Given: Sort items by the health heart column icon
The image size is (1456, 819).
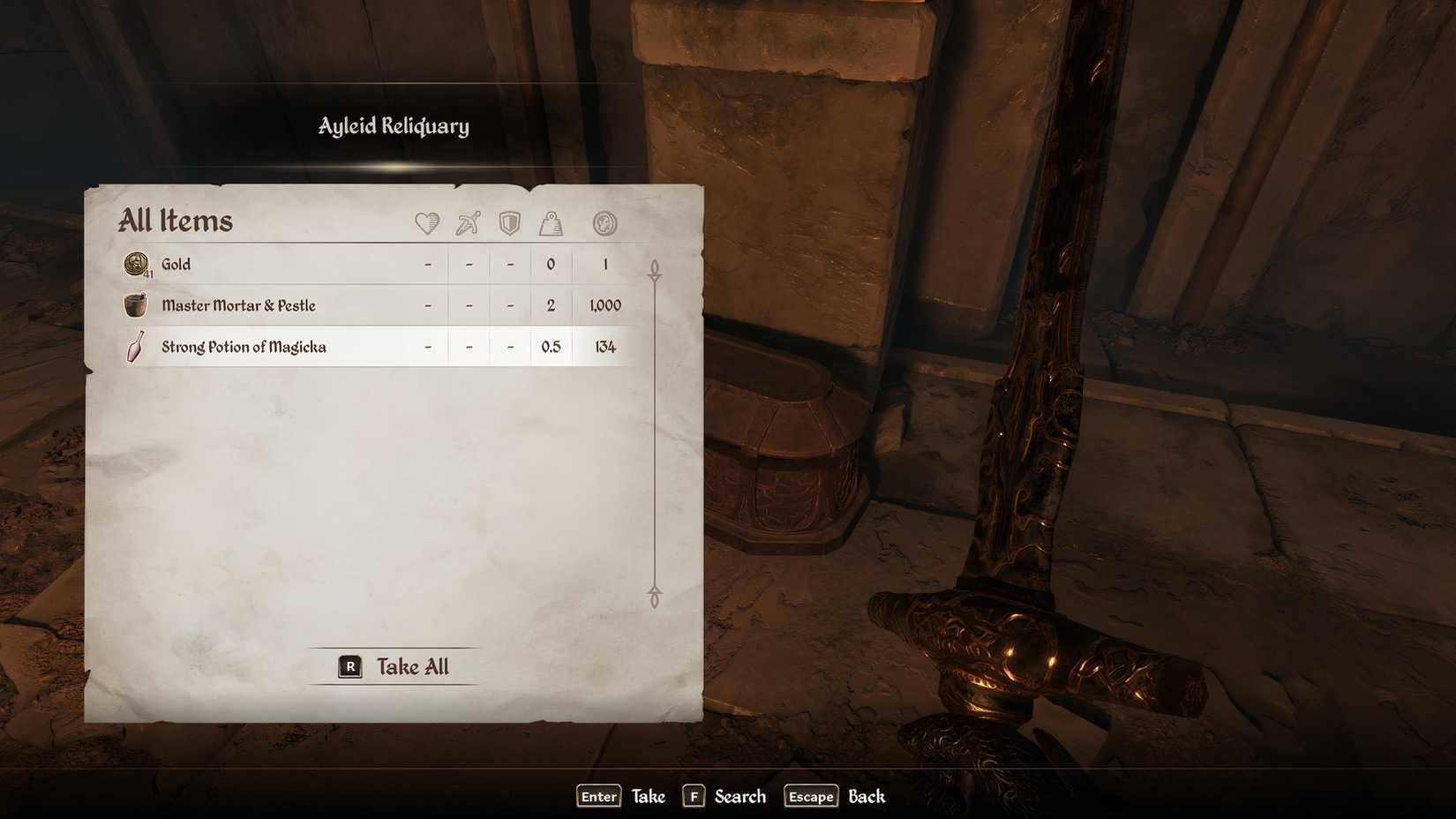Looking at the screenshot, I should pyautogui.click(x=427, y=223).
